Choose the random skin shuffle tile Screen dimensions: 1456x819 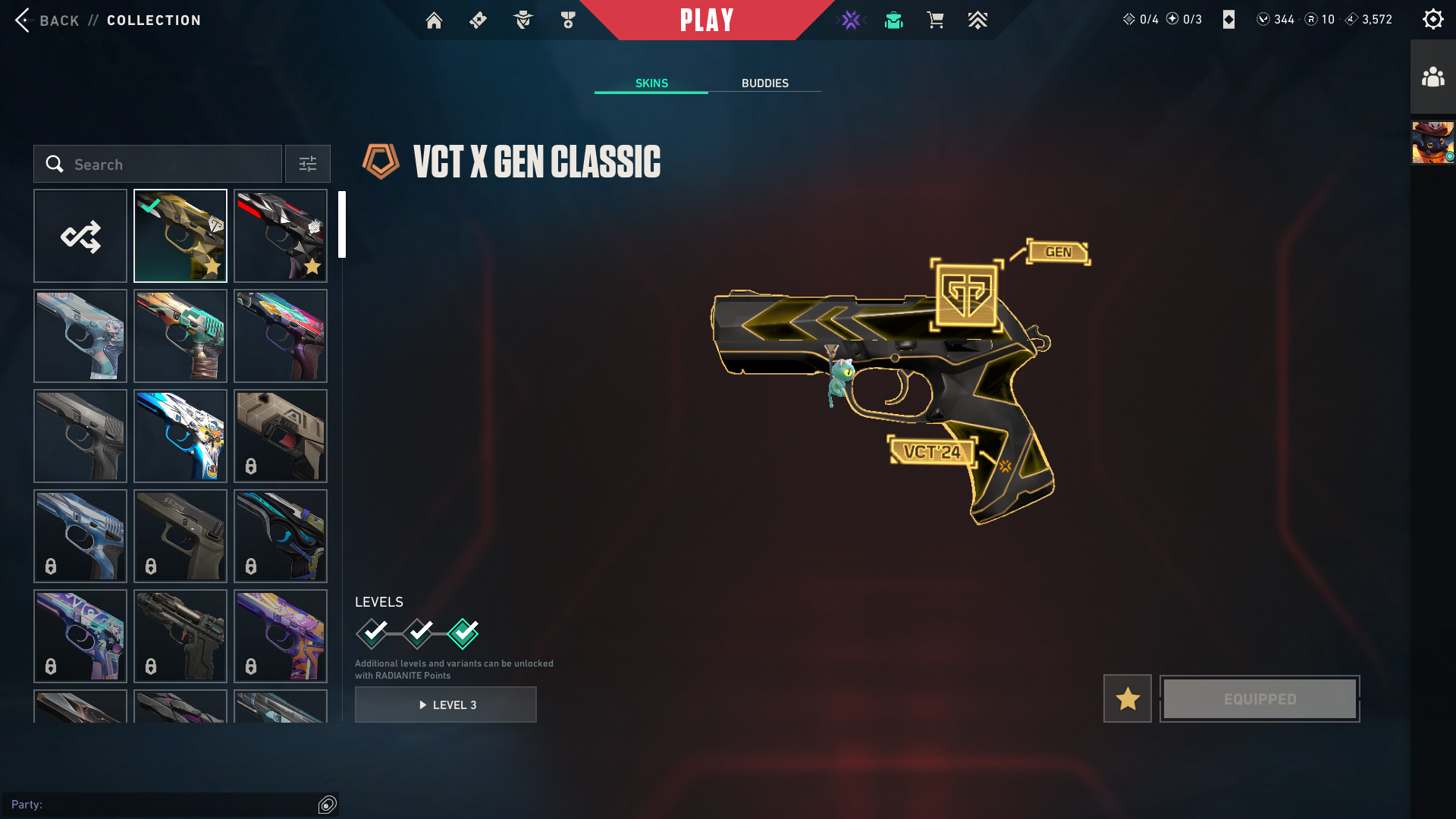pos(80,237)
